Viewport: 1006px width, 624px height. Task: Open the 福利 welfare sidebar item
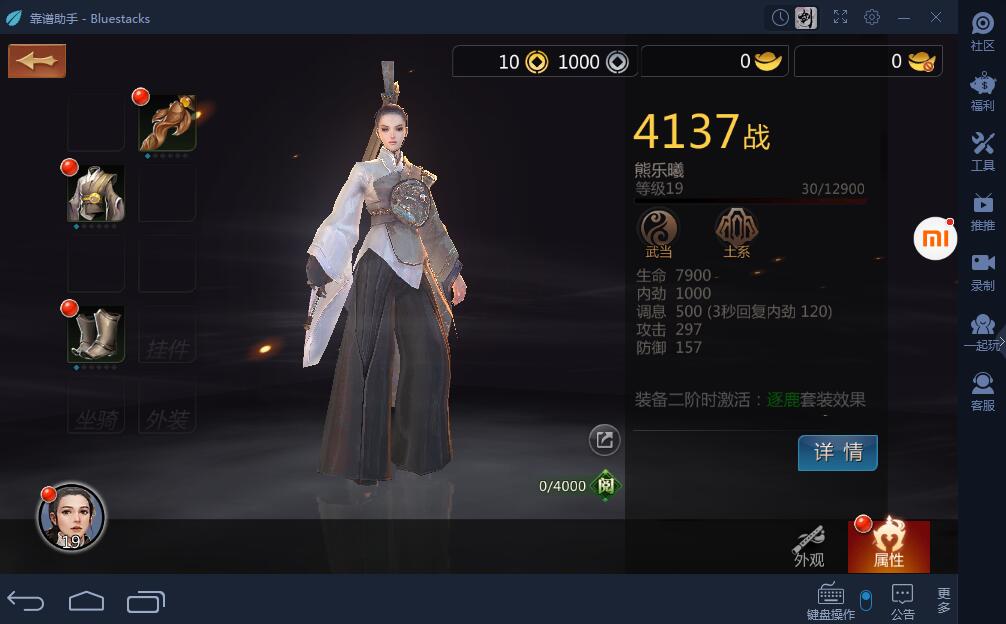tap(982, 92)
